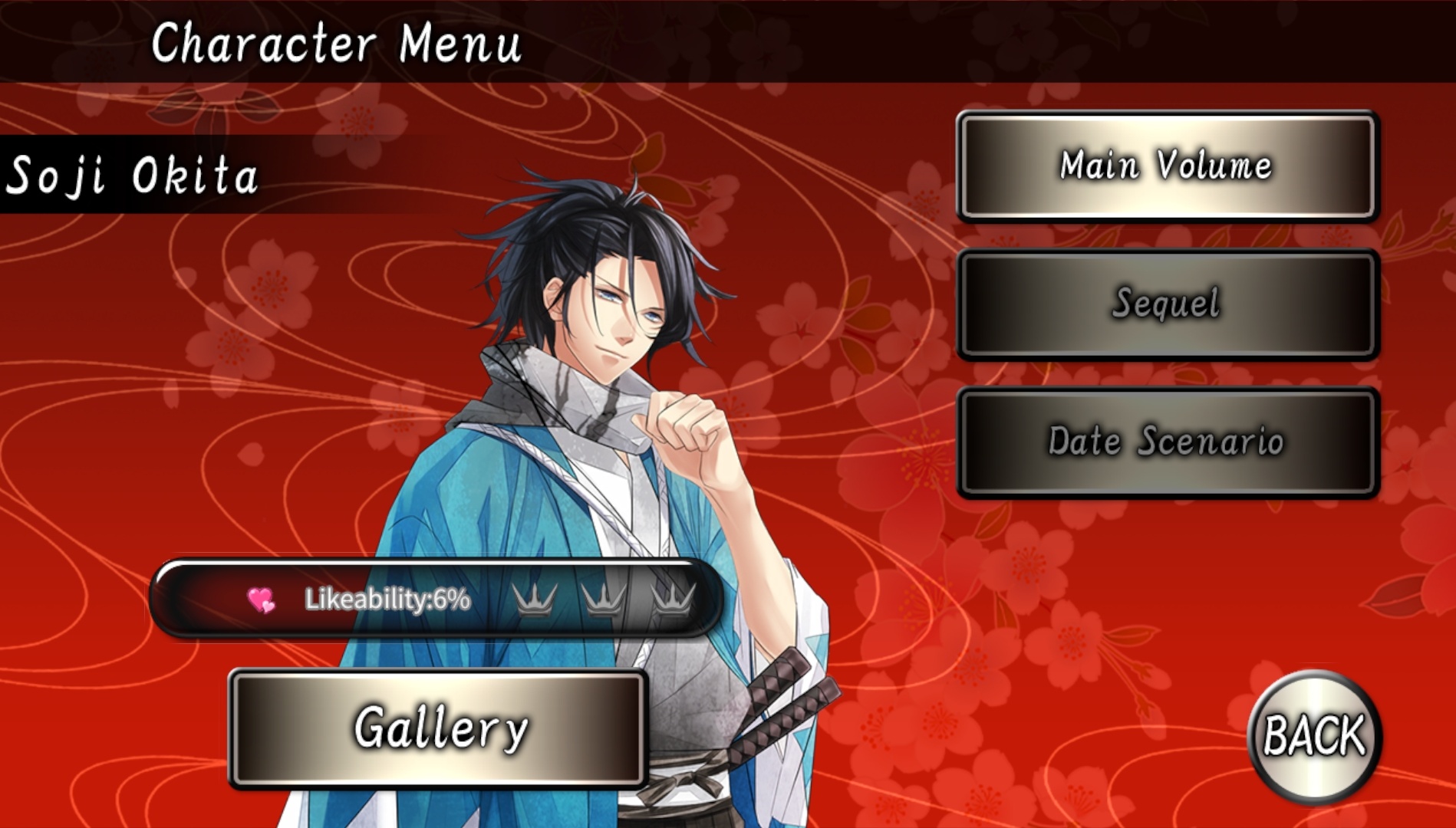
Task: Open Soji Okita's Main Volume
Action: (x=1167, y=166)
